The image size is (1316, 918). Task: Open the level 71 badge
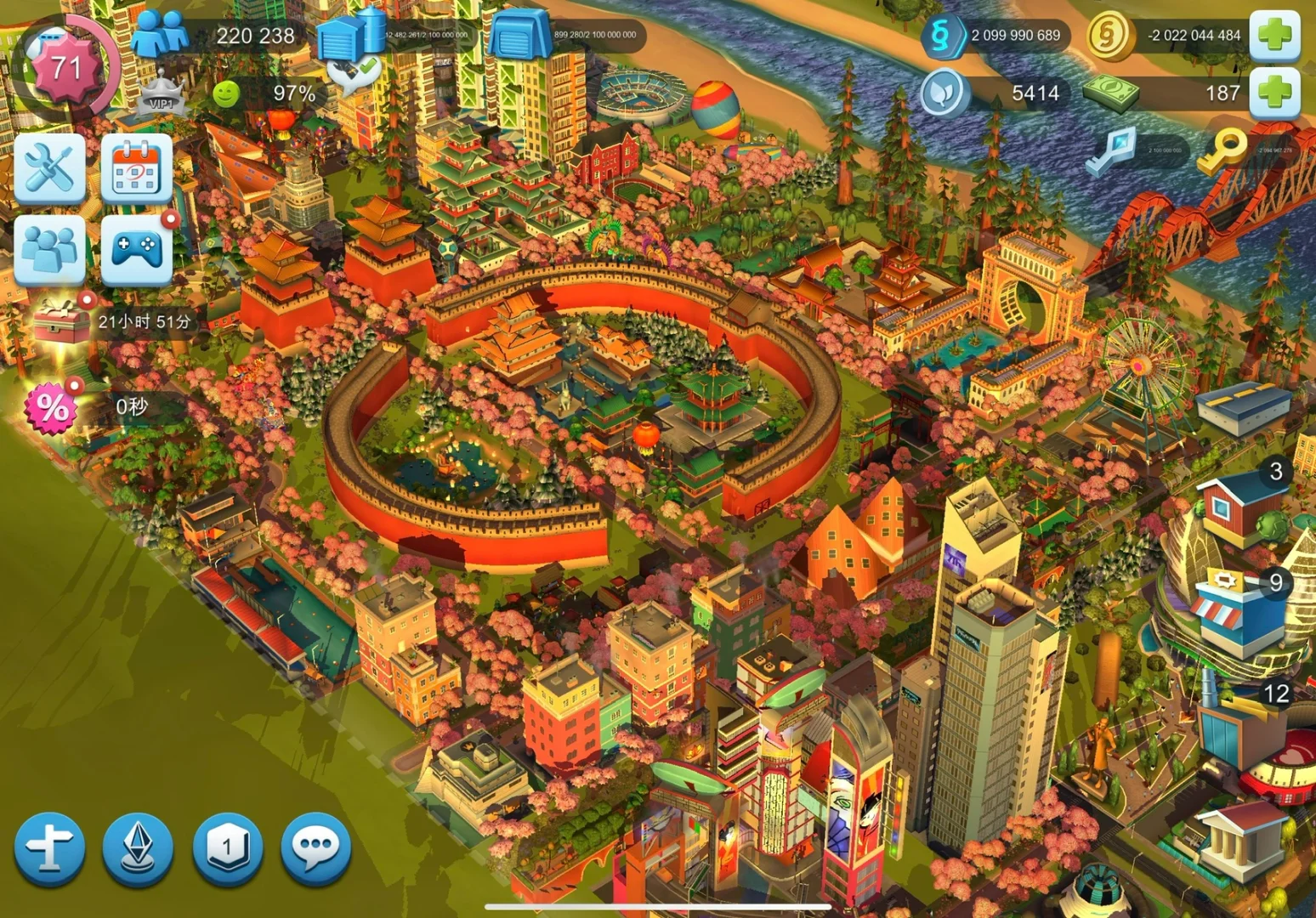65,66
